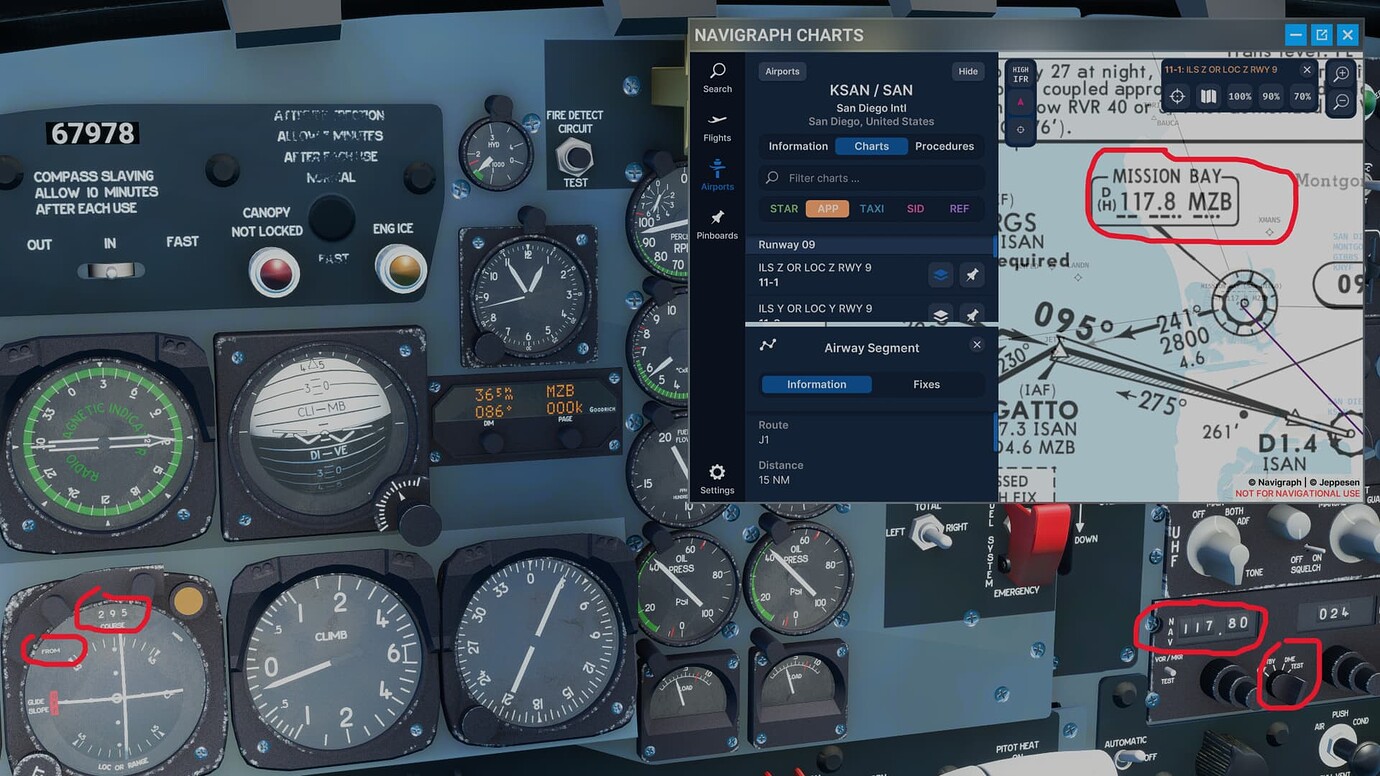Click the Hide button above KSAN
This screenshot has height=776, width=1380.
[x=967, y=71]
